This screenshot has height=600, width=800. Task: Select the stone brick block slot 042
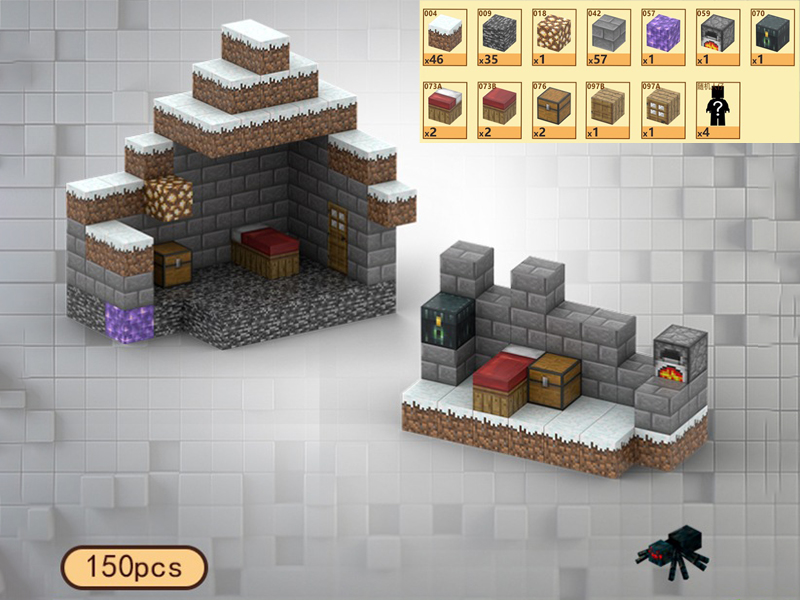(x=607, y=35)
